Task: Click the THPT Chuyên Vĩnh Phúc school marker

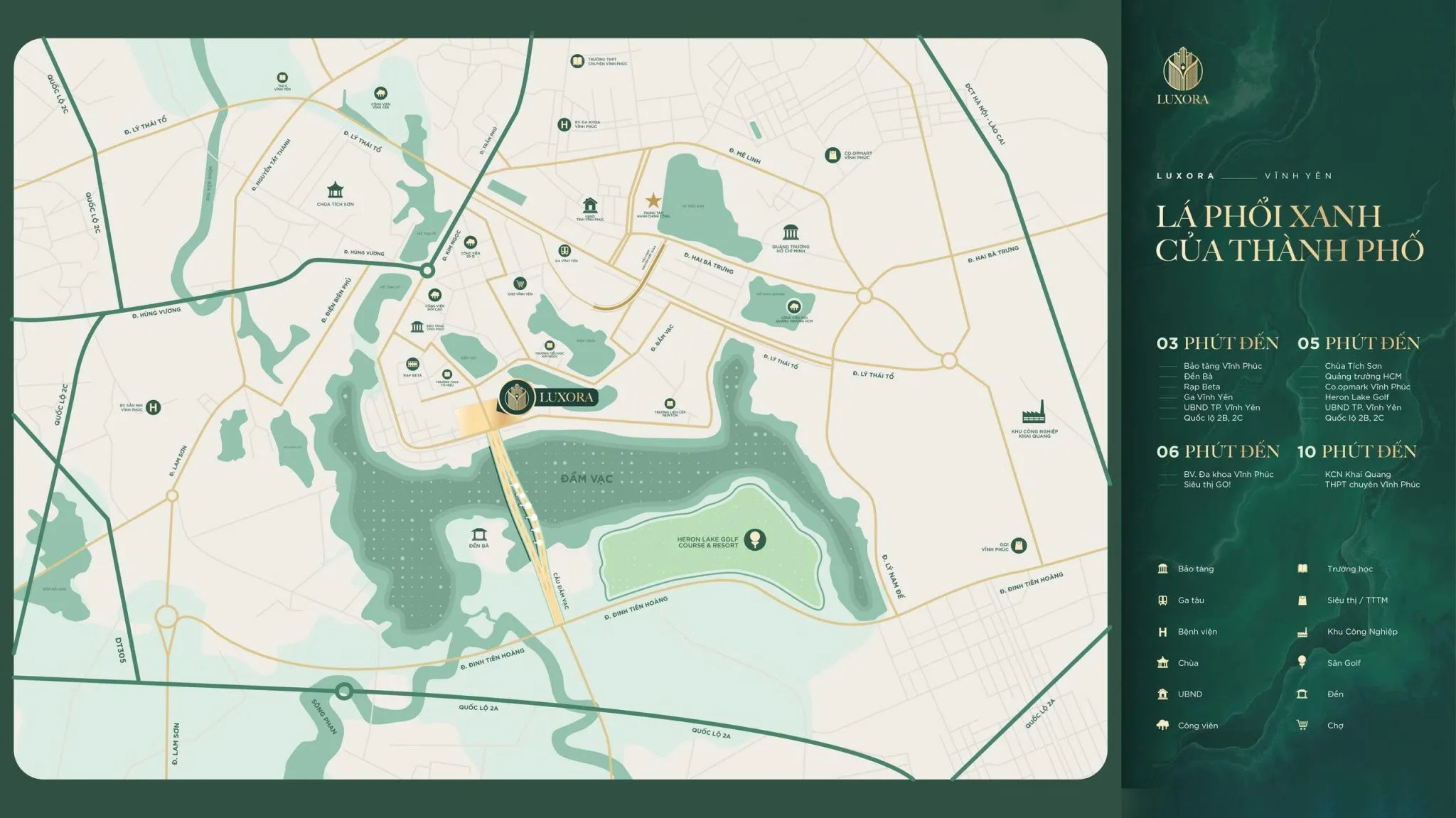Action: [577, 61]
